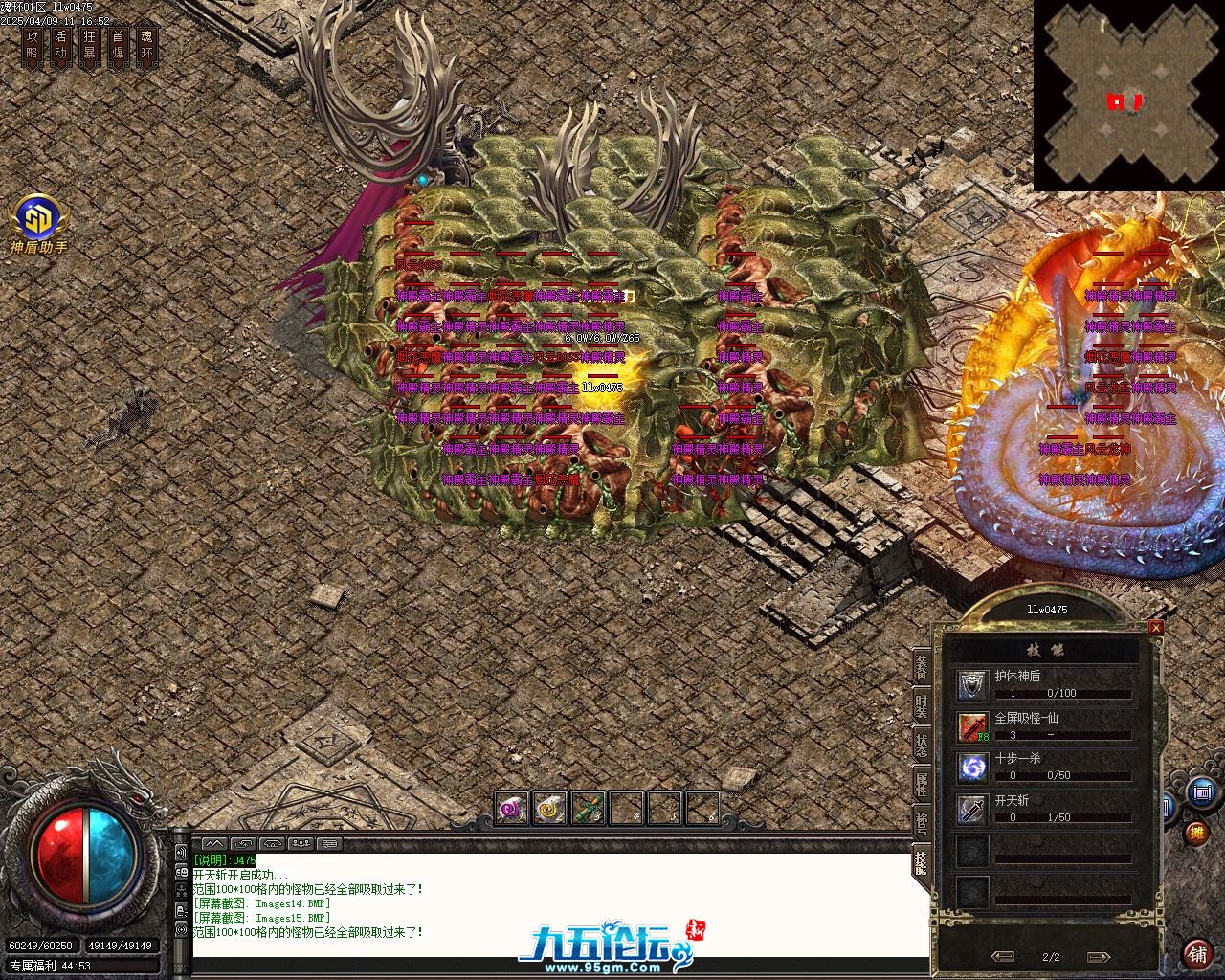The width and height of the screenshot is (1225, 980).
Task: Open the red 铺 shop button
Action: tap(1196, 953)
